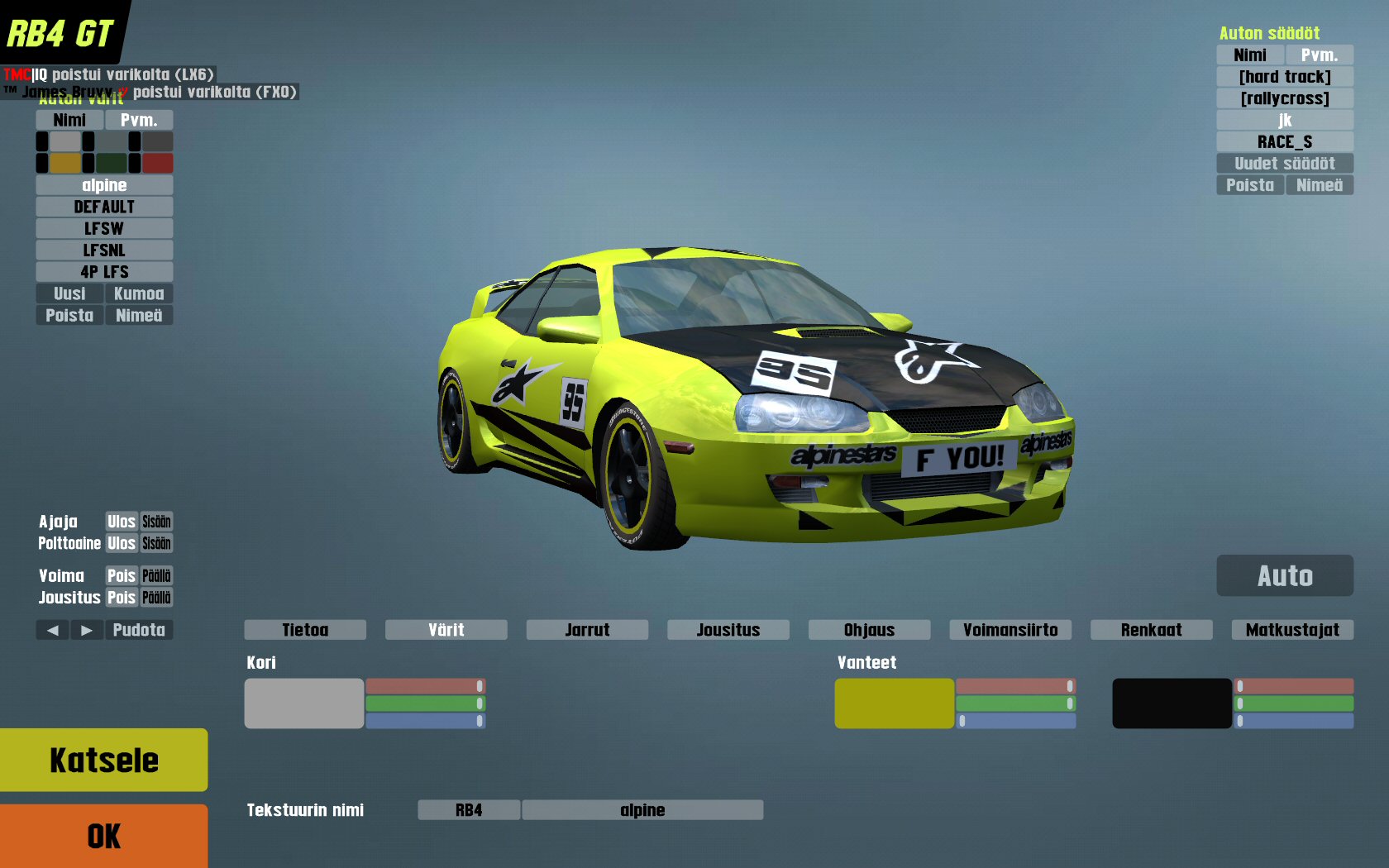Select the DEFAULT colour scheme

[x=104, y=207]
